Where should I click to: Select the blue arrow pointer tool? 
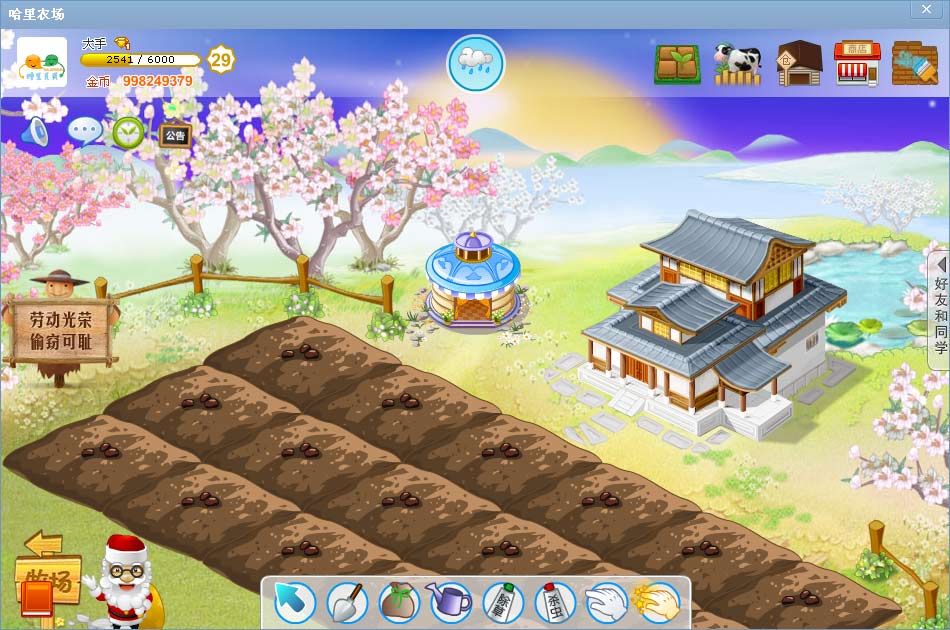pos(295,602)
